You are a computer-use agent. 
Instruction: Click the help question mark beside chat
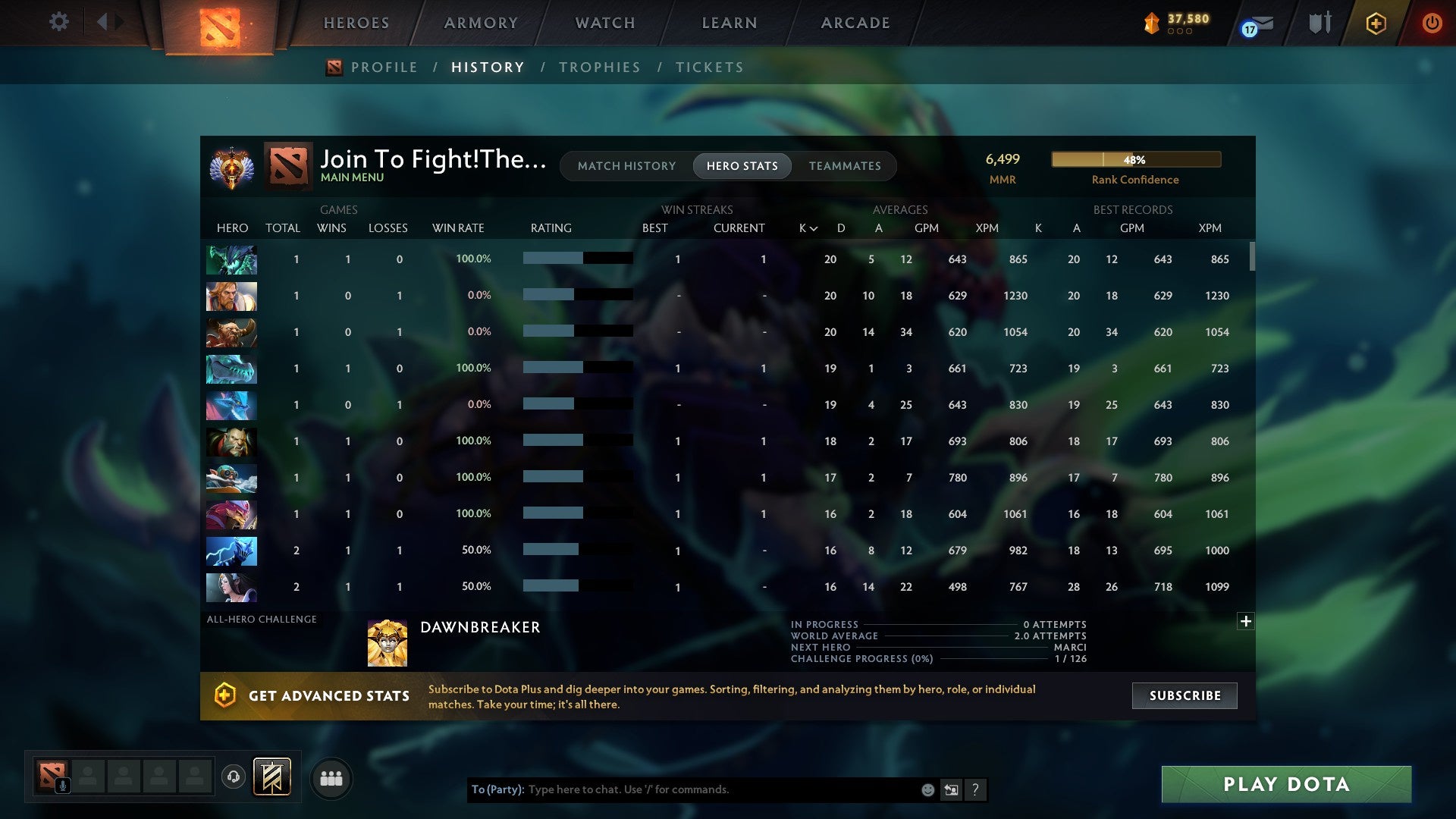[x=975, y=789]
